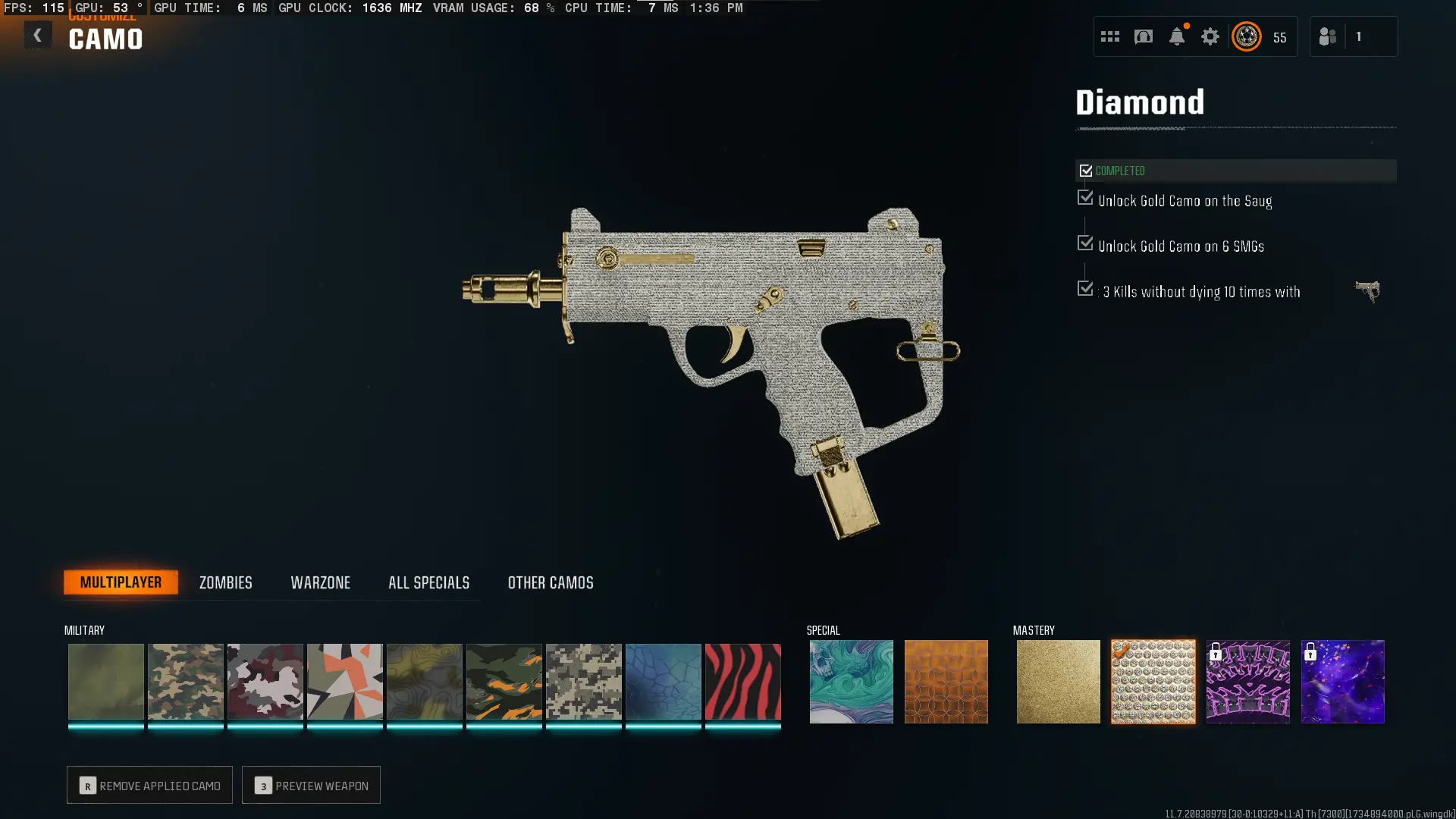Choose the Gold mastery camo
The height and width of the screenshot is (819, 1456).
[1058, 681]
